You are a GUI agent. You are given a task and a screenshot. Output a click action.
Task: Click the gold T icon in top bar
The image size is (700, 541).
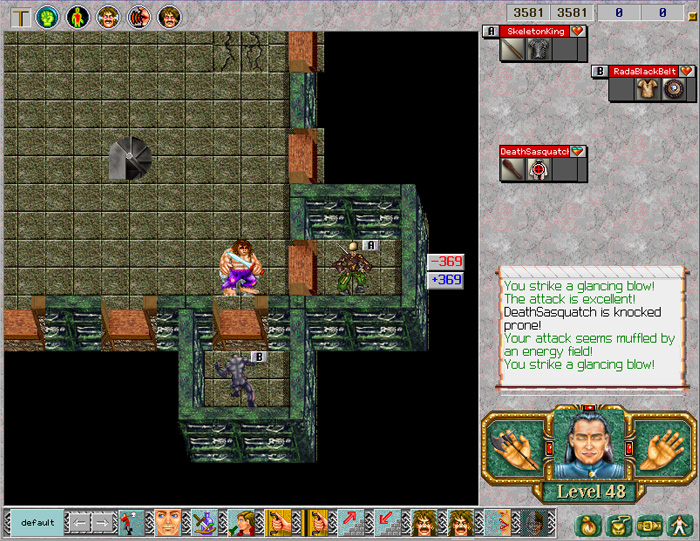[x=18, y=16]
